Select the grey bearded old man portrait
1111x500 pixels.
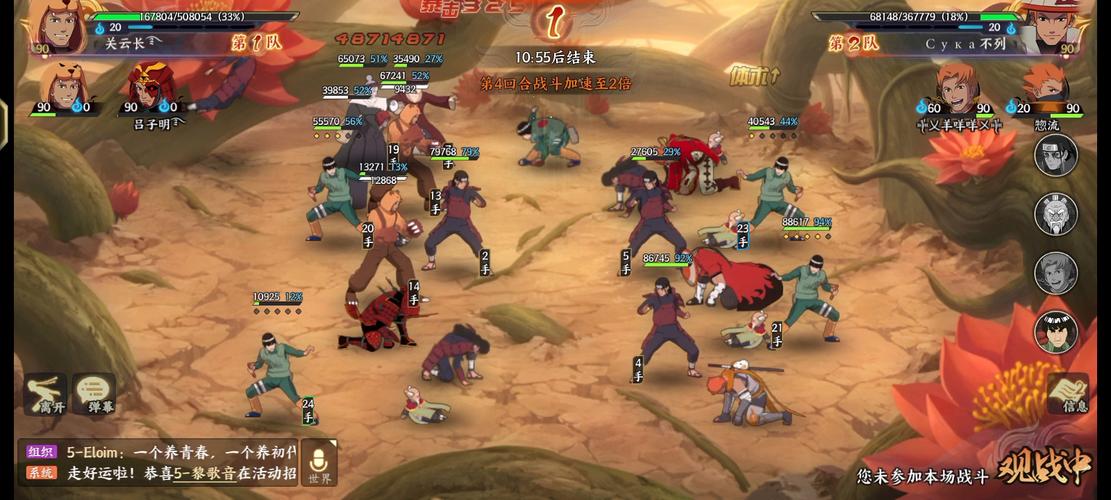coord(1056,214)
